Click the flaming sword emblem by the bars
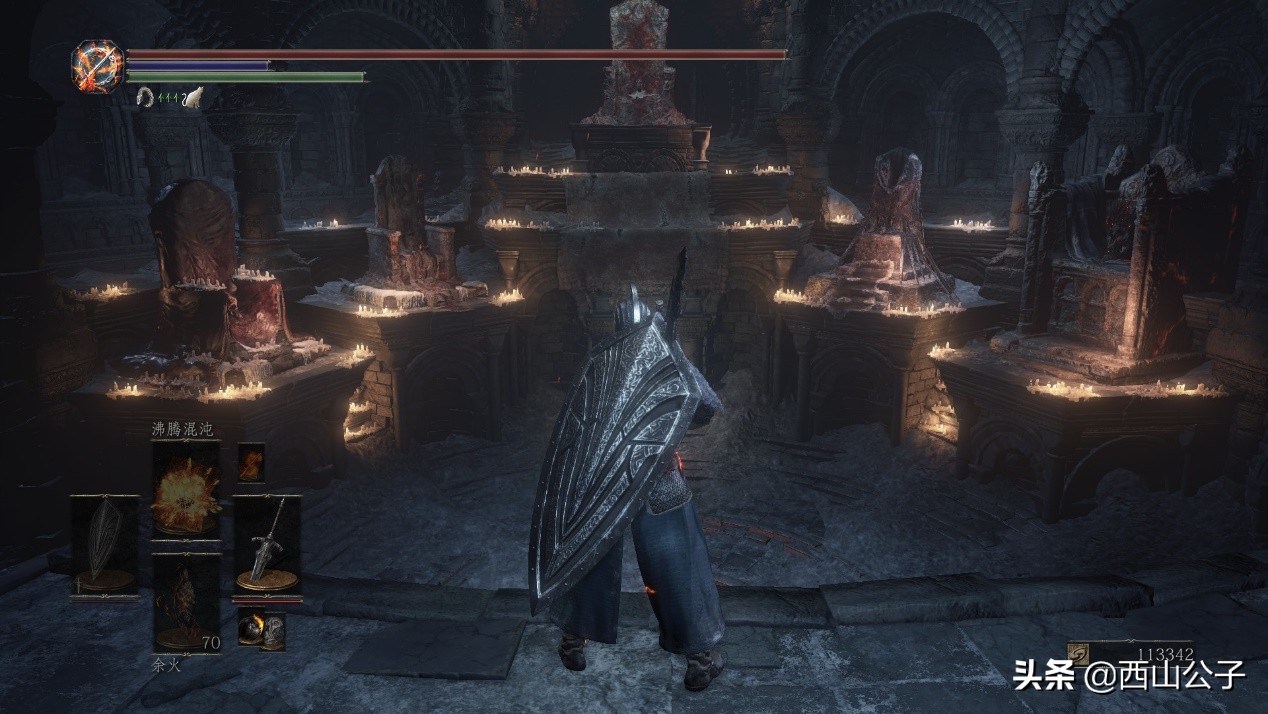Screen dimensions: 1268x714 (98, 66)
